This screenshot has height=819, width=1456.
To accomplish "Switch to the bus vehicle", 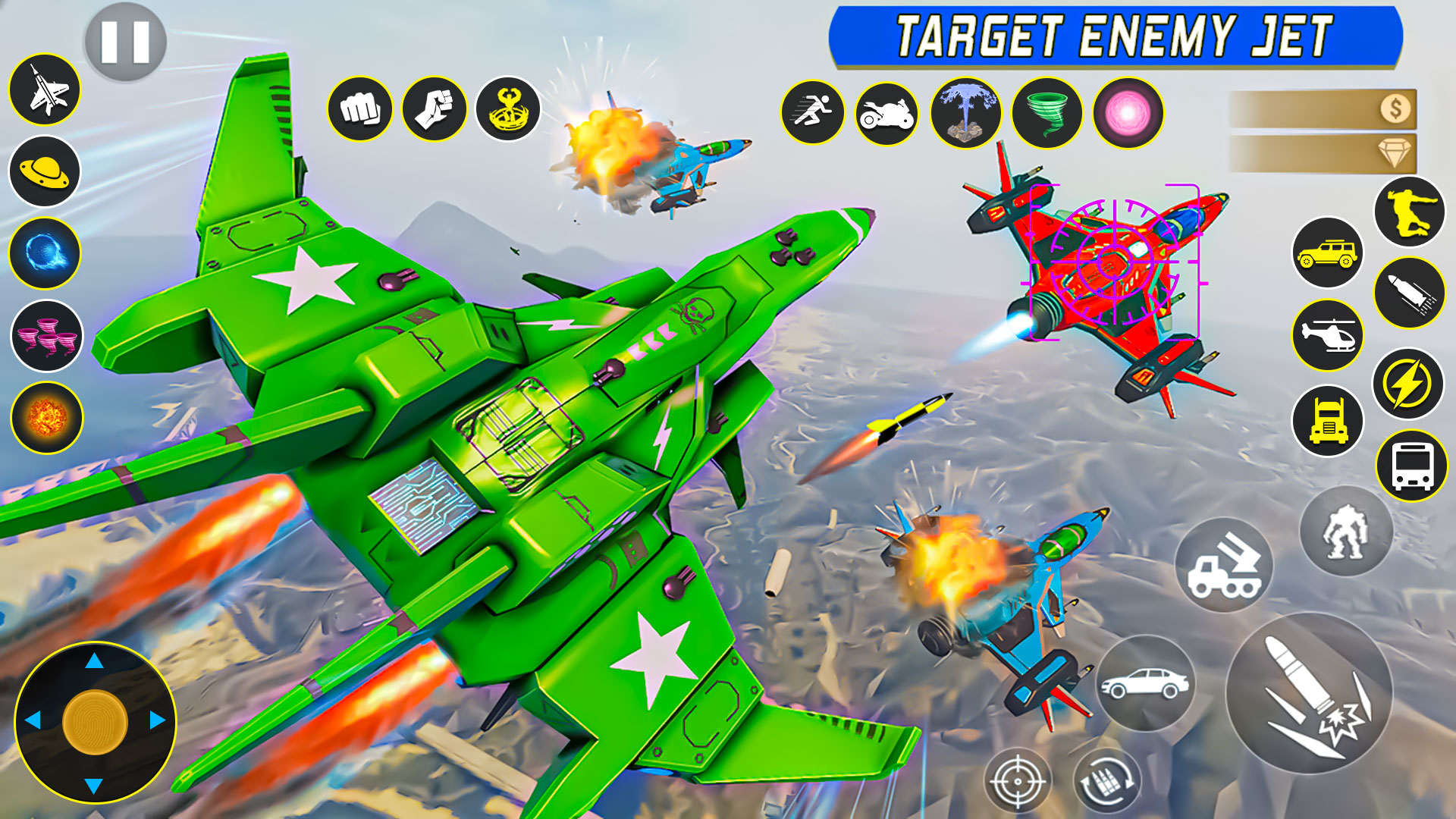I will pyautogui.click(x=1411, y=466).
